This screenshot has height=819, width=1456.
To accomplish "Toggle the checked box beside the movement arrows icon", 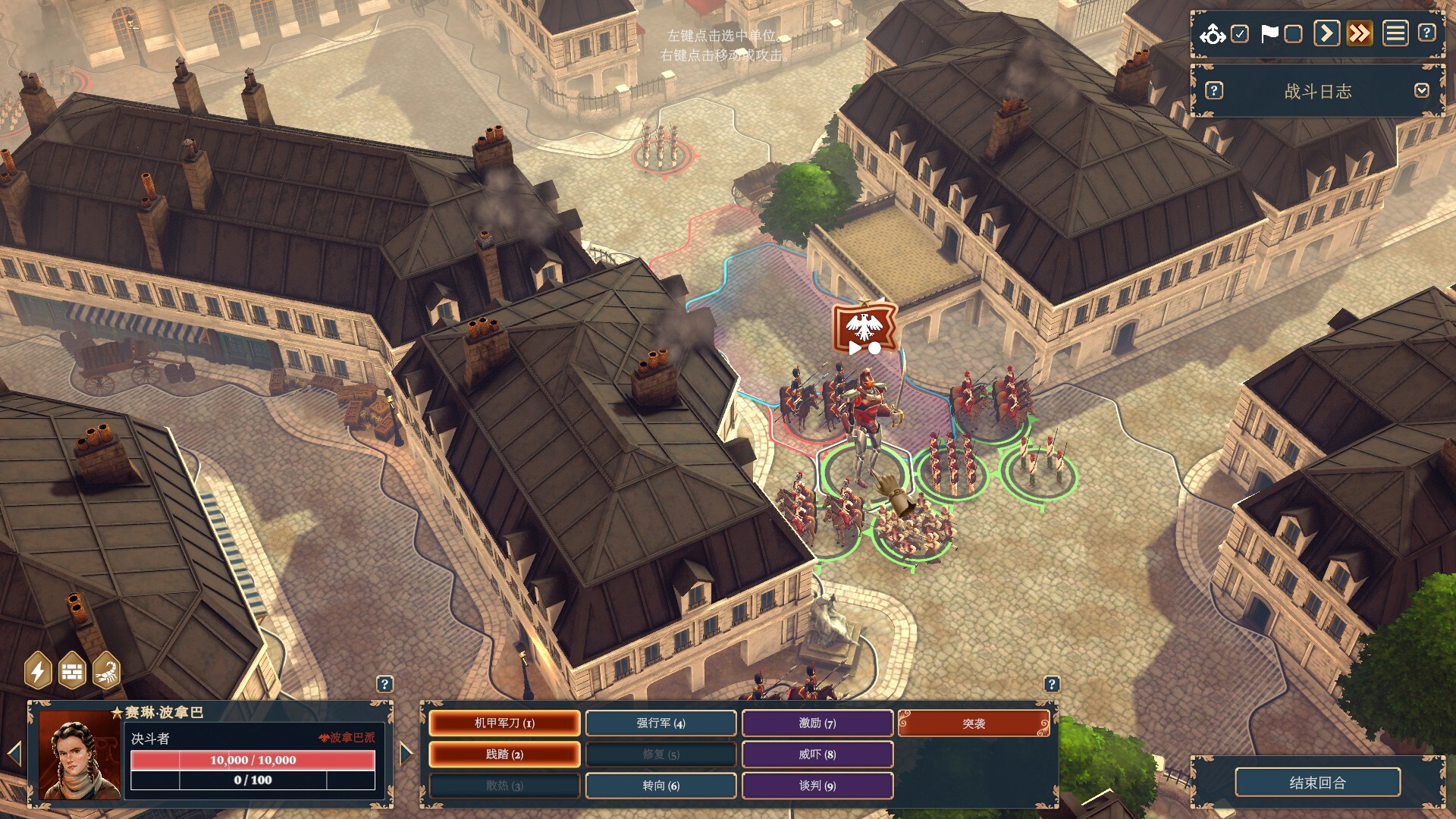I will (1240, 34).
